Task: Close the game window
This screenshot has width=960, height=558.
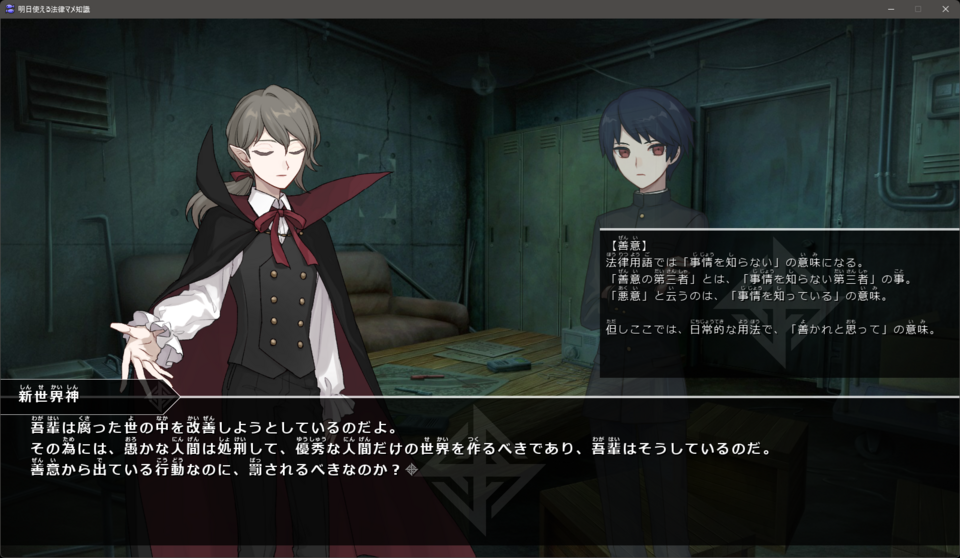Action: tap(944, 9)
